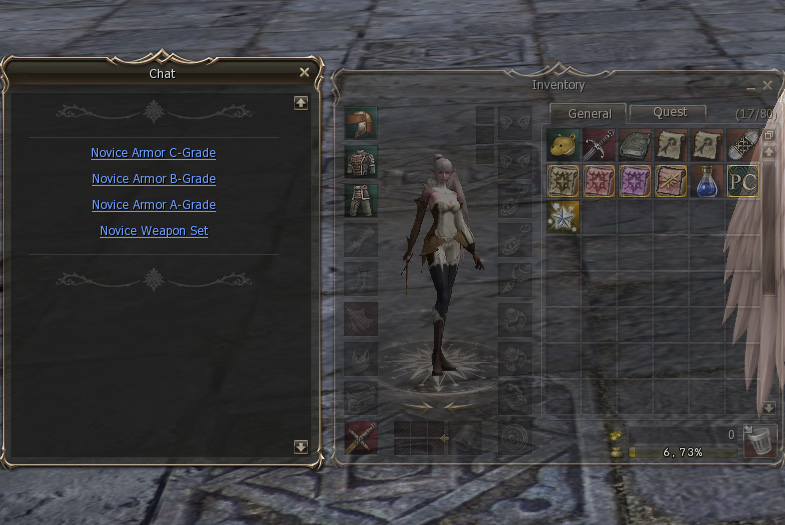Click the equipped helmet slot
The width and height of the screenshot is (785, 525).
(360, 123)
